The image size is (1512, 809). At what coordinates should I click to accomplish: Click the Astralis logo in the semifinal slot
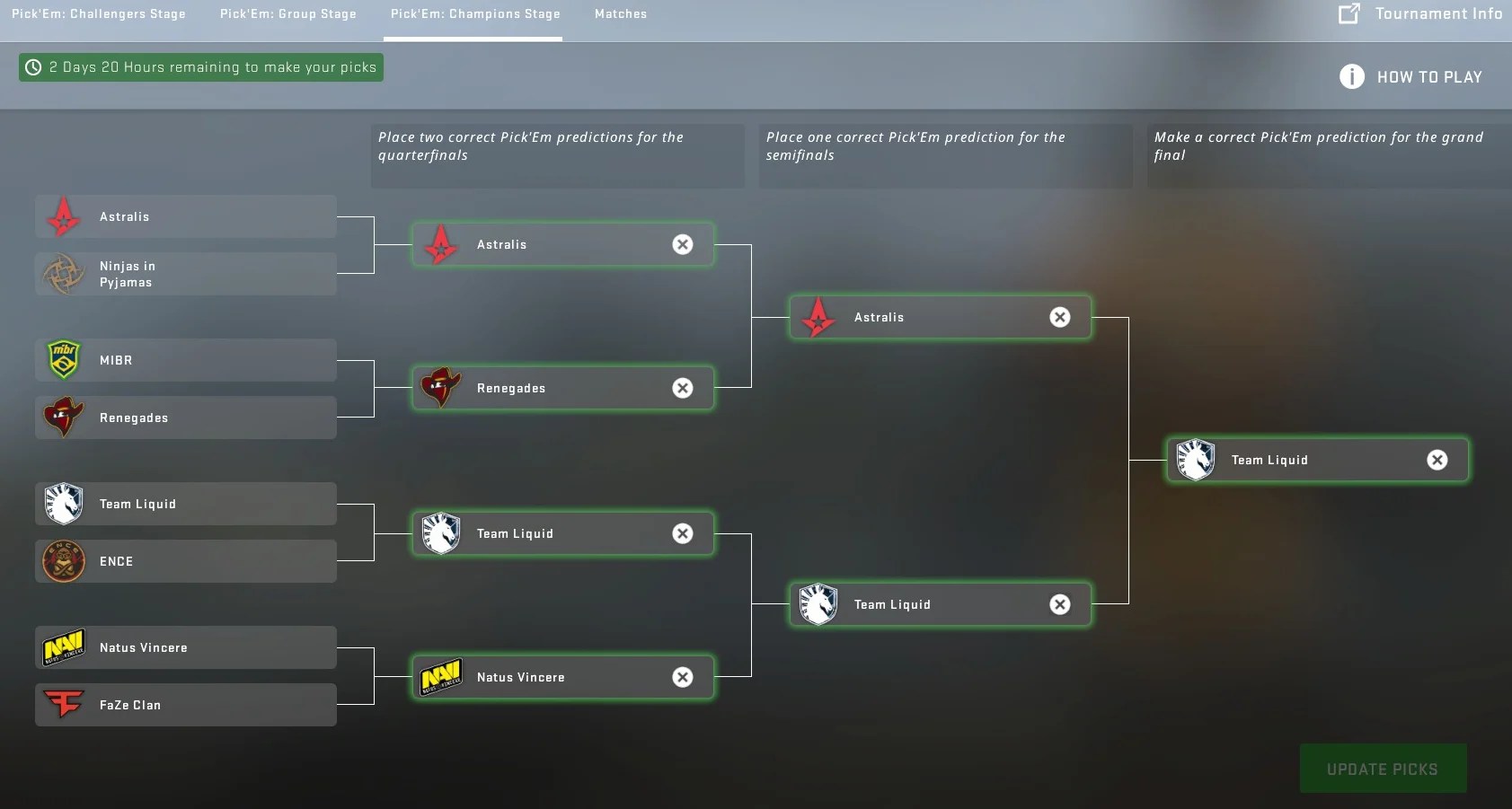click(x=818, y=317)
